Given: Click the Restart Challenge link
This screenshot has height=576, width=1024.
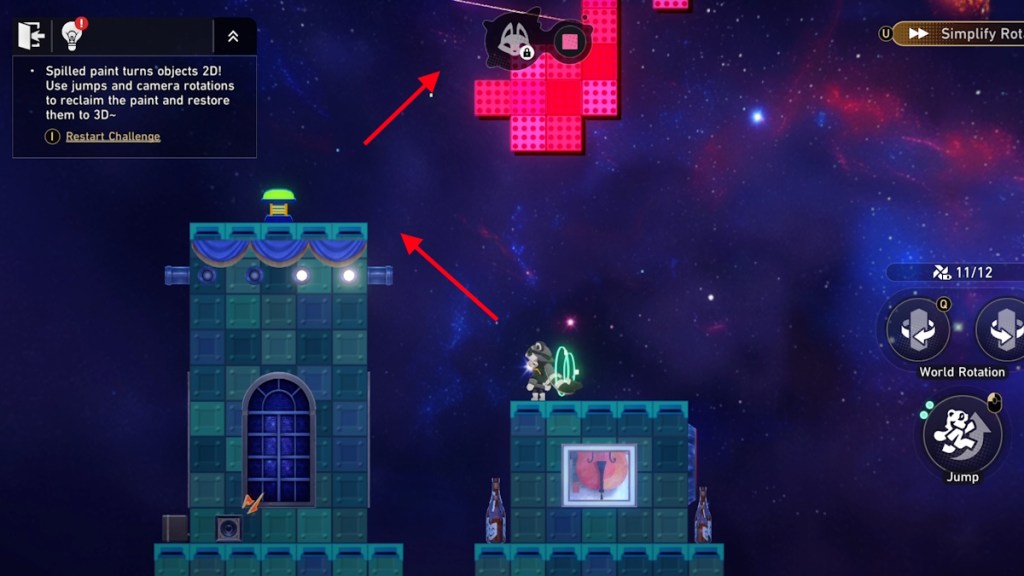Looking at the screenshot, I should 113,136.
